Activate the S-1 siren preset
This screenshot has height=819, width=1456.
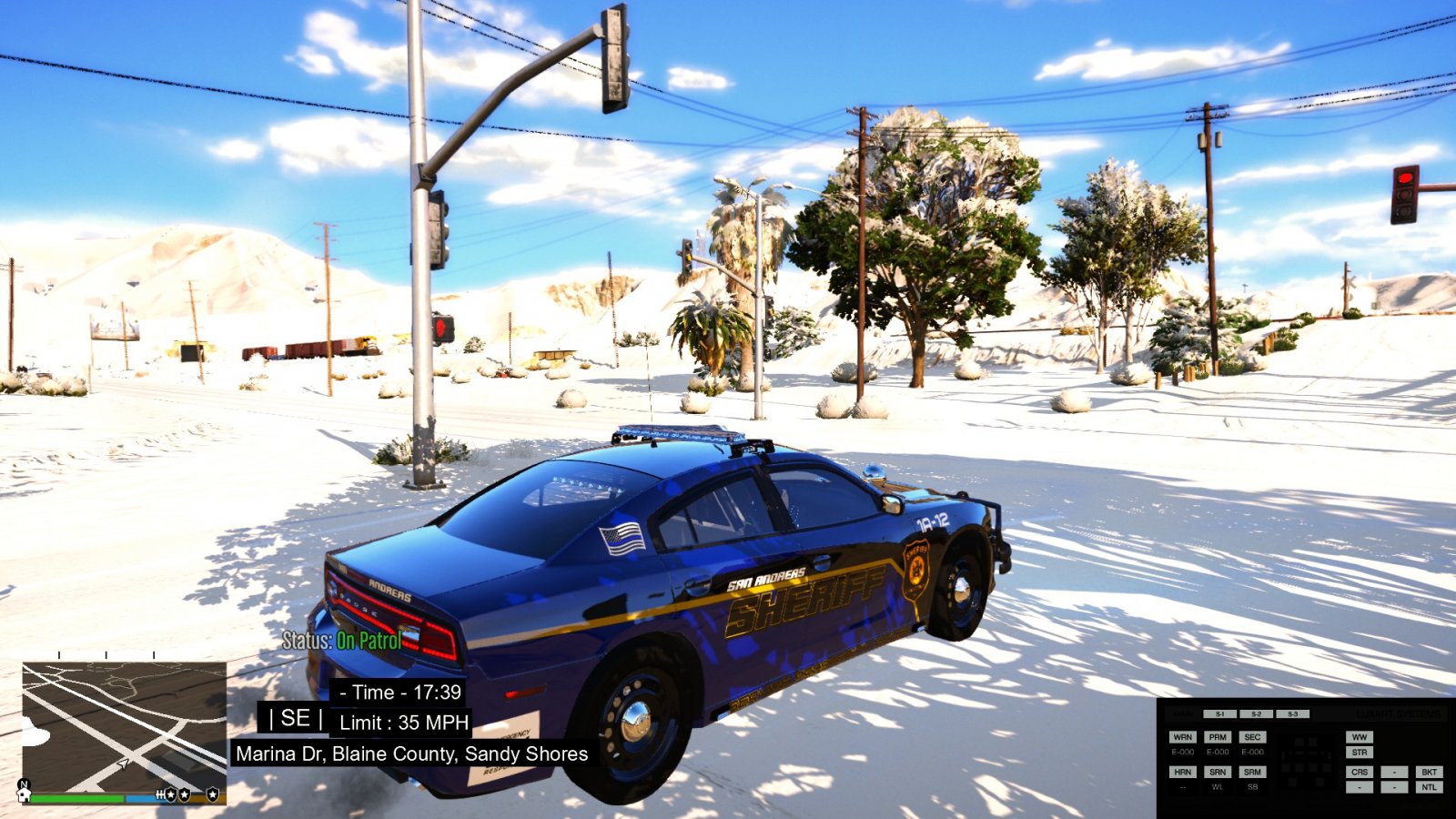click(x=1219, y=714)
